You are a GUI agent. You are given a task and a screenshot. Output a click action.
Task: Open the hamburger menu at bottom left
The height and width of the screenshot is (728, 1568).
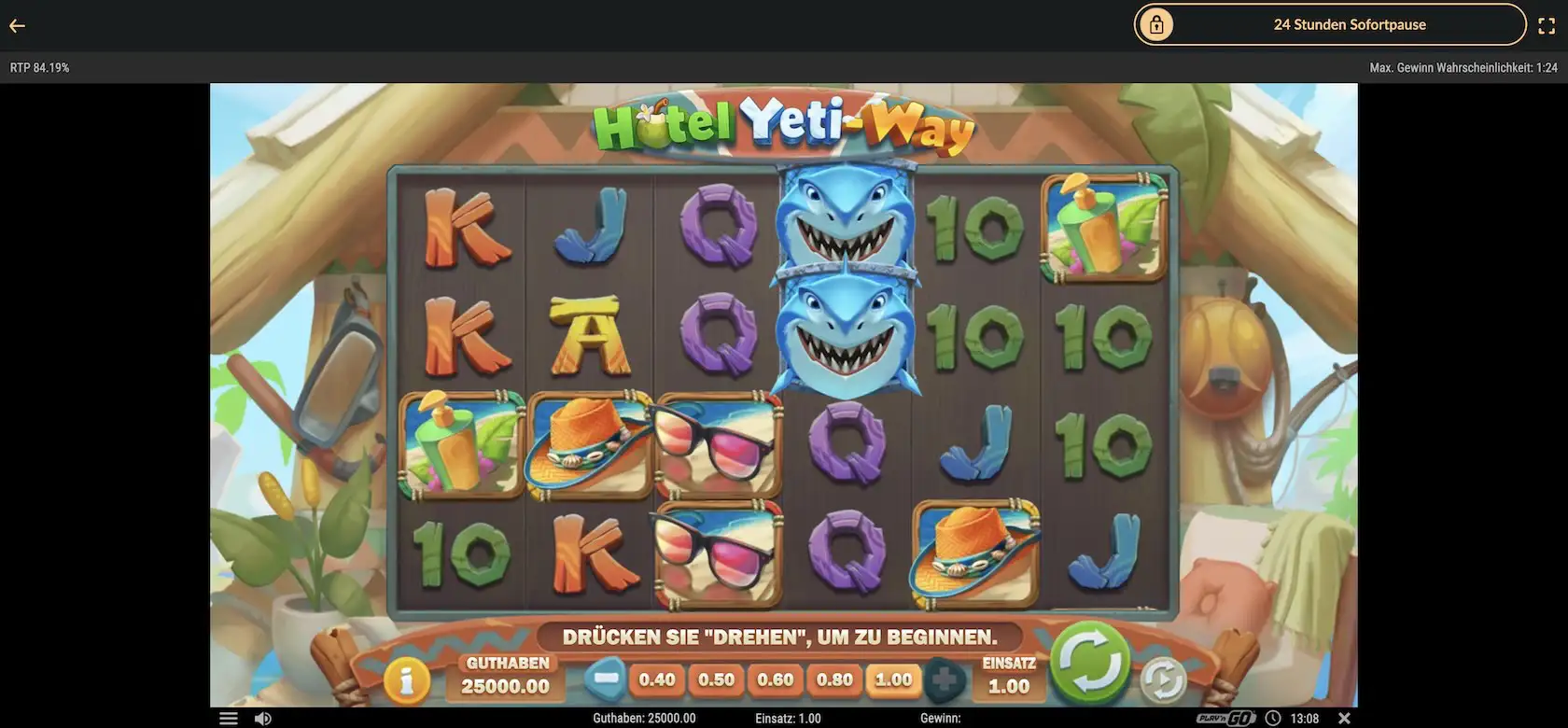[228, 718]
